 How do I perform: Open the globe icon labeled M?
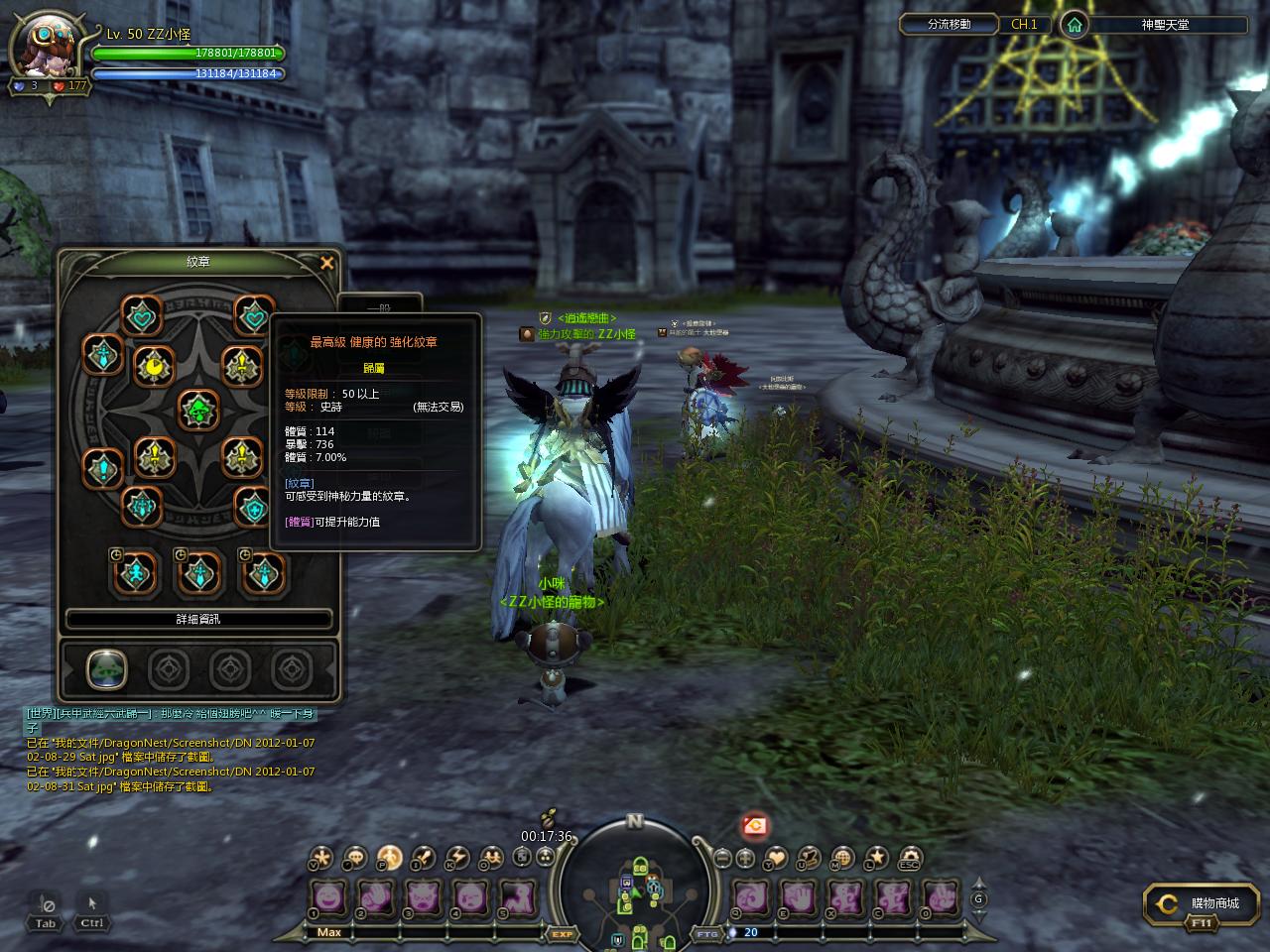click(842, 858)
